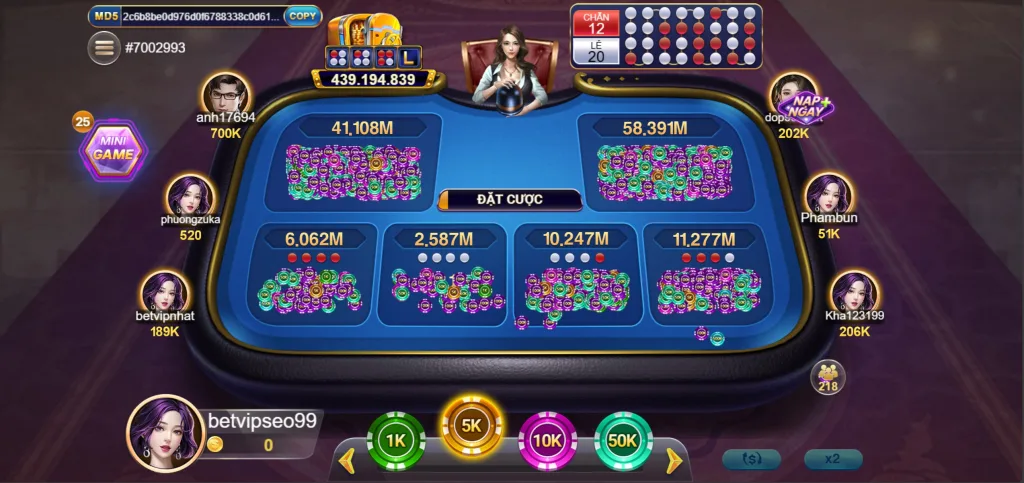Open the players list showing 218
Viewport: 1024px width, 483px height.
tap(827, 377)
